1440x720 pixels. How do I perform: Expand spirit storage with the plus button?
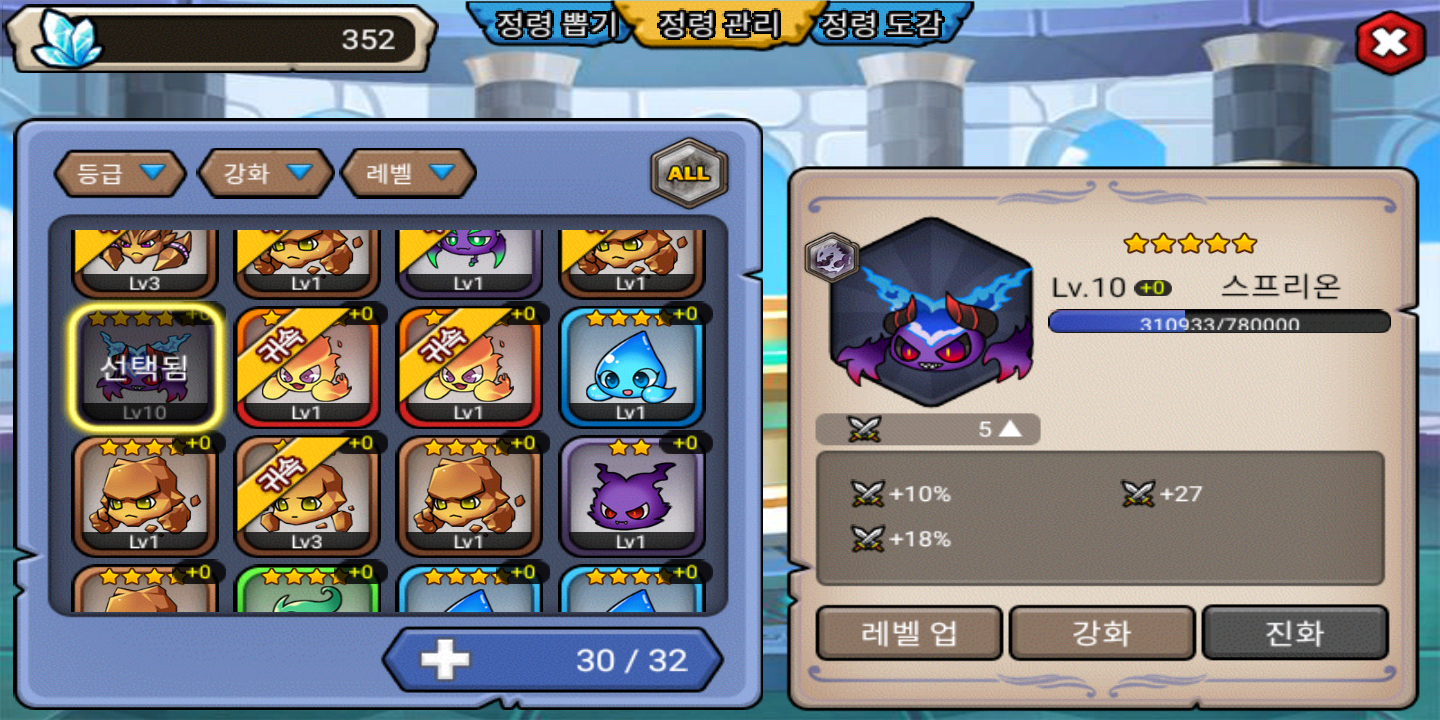pos(446,660)
